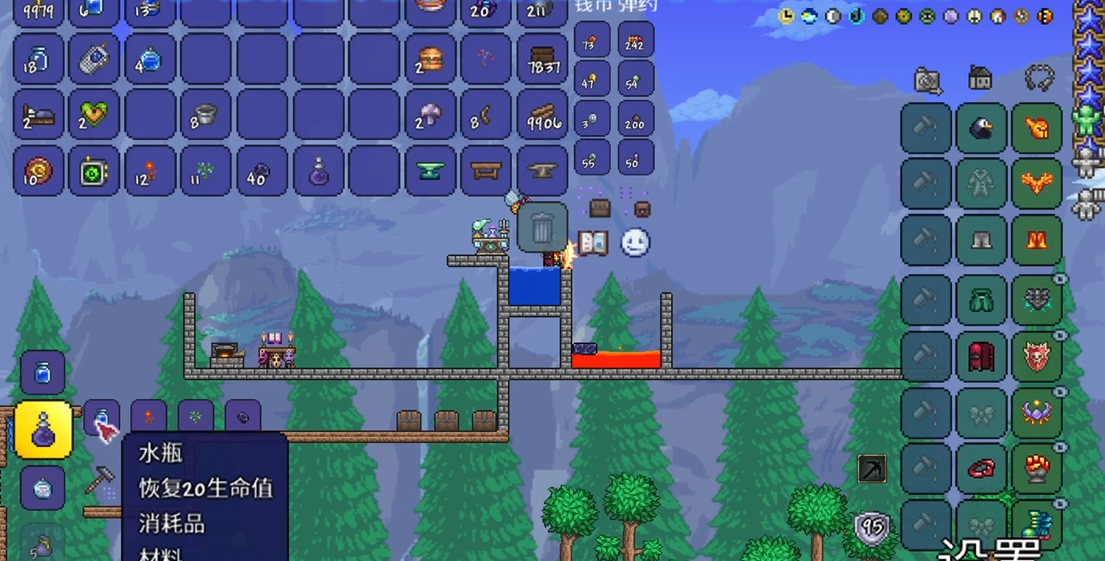Image resolution: width=1105 pixels, height=561 pixels.
Task: Open the bestiary book icon
Action: point(593,243)
